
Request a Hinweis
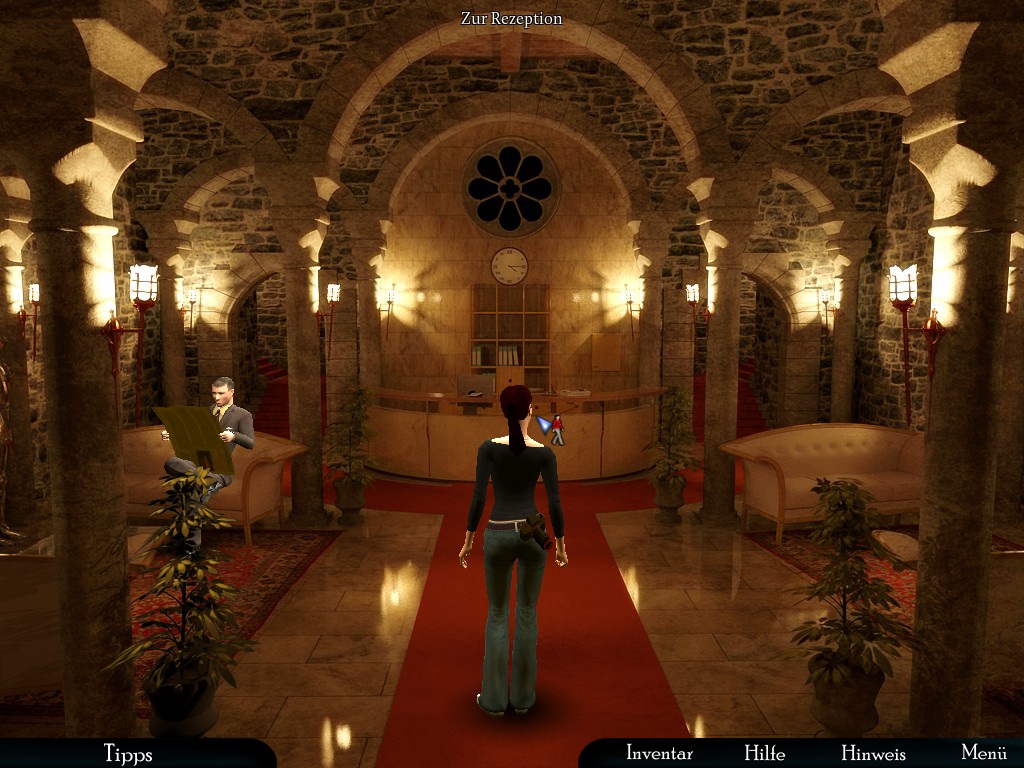(873, 753)
